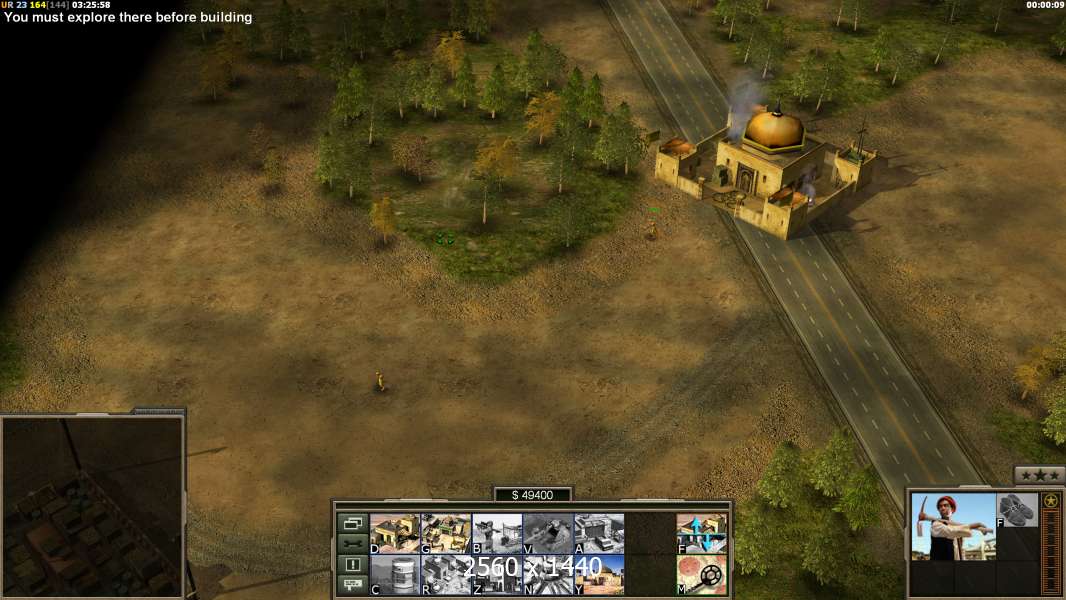Pick the build icon labeled R
The image size is (1066, 600).
(x=446, y=574)
